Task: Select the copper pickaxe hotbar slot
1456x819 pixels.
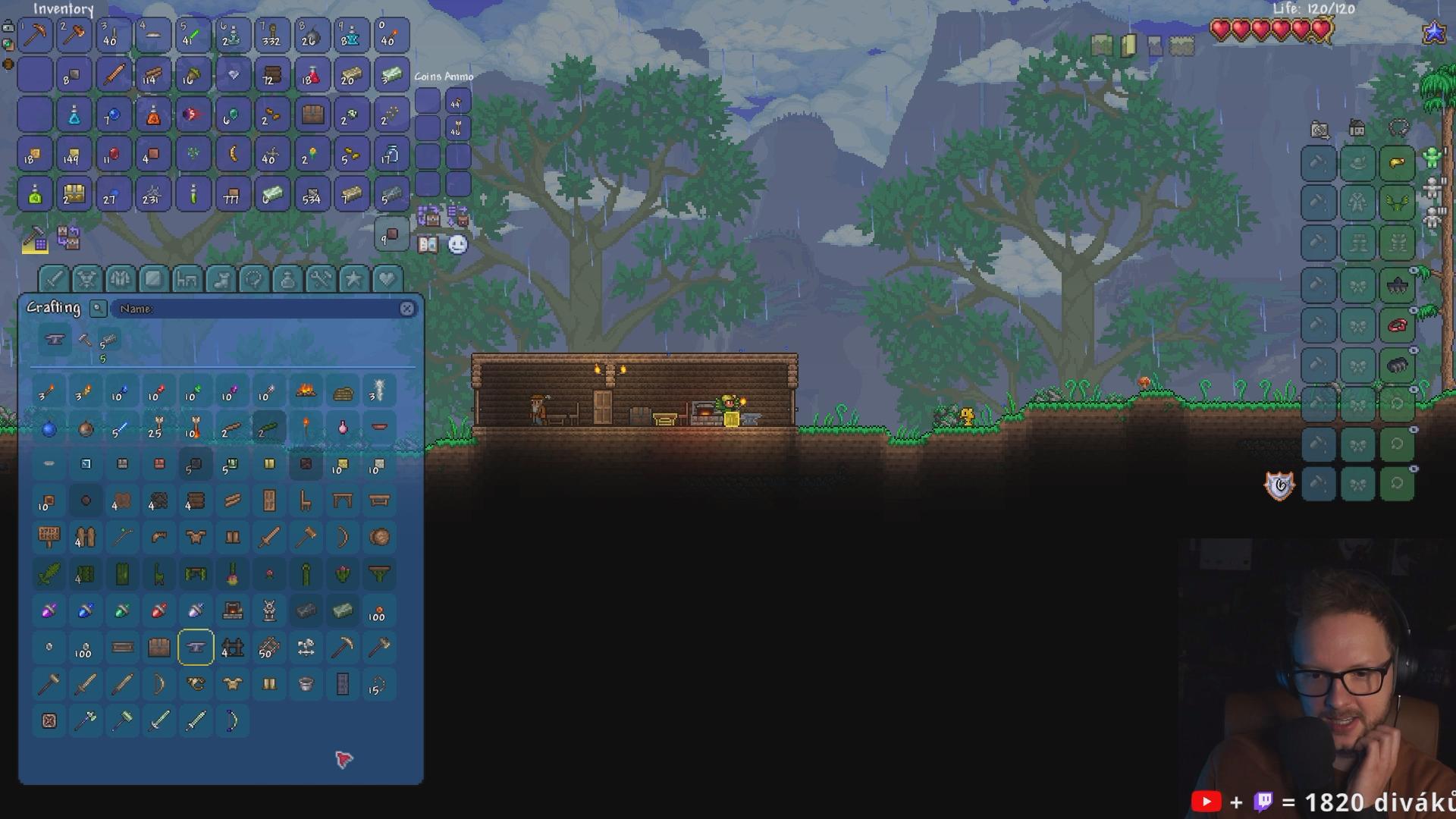Action: click(x=35, y=35)
